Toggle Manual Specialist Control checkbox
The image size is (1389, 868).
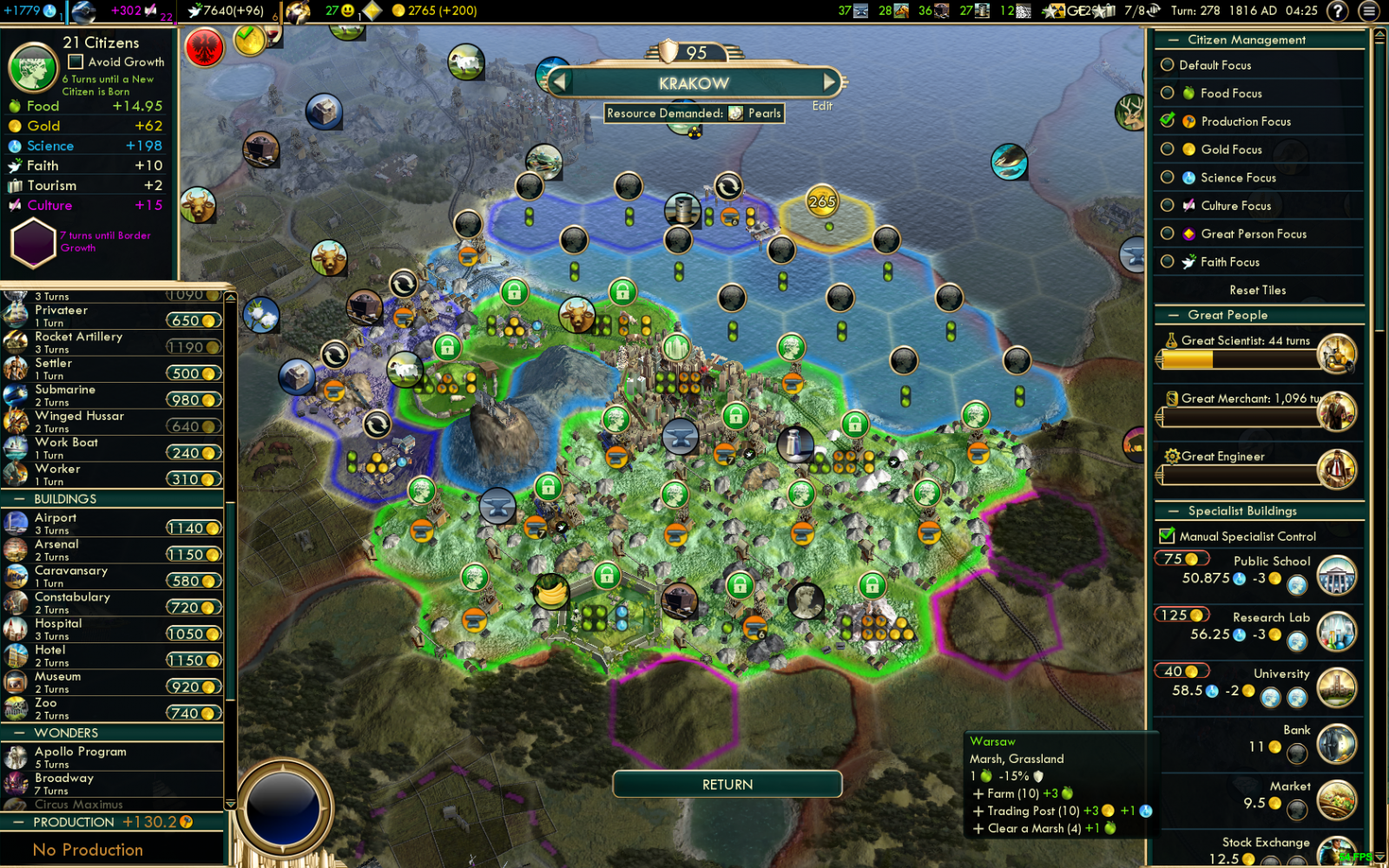1168,536
